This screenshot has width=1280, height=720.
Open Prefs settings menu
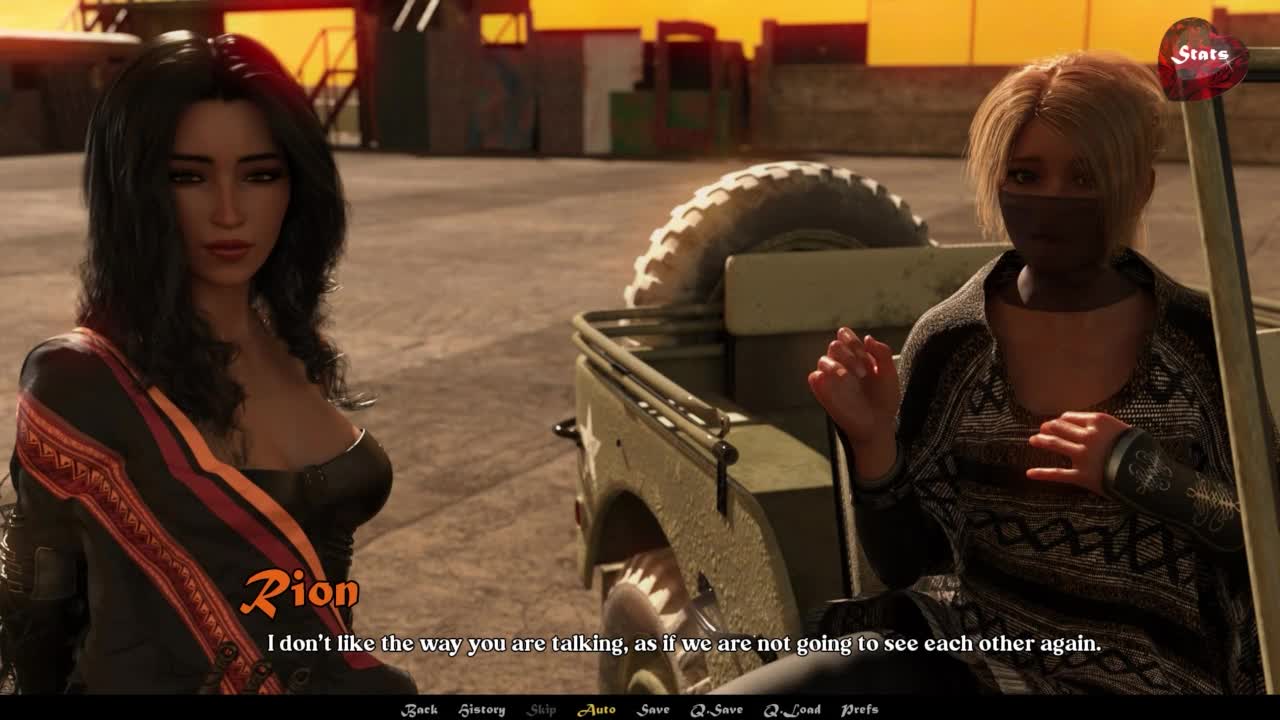(859, 710)
